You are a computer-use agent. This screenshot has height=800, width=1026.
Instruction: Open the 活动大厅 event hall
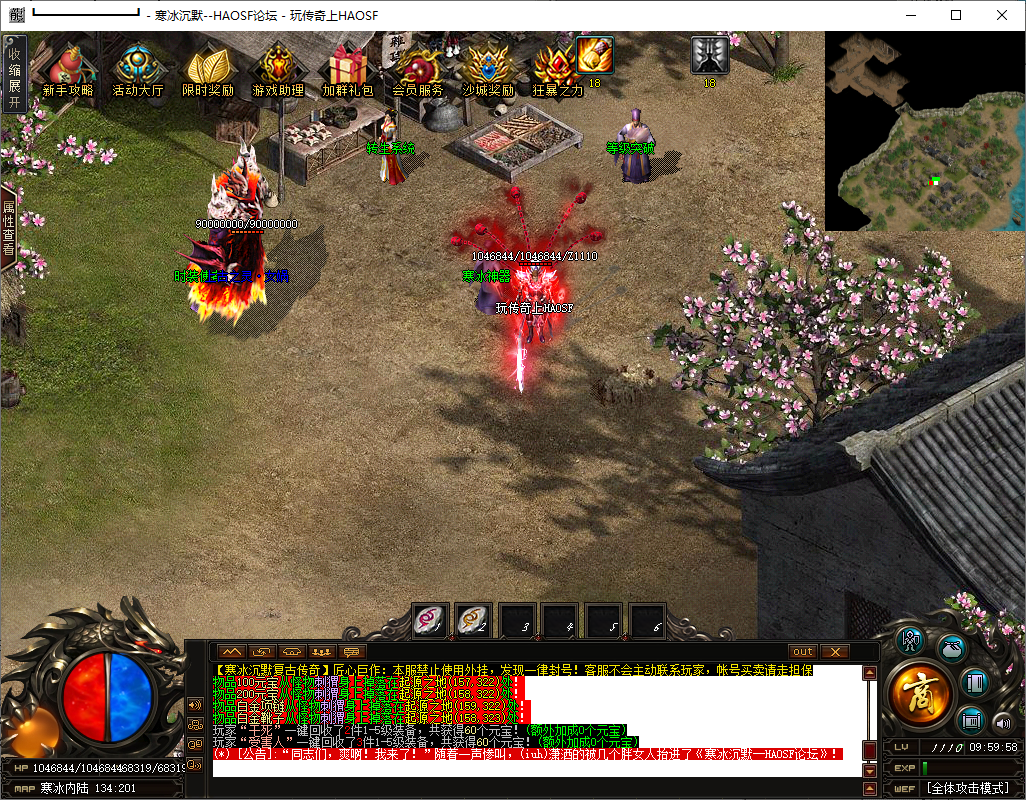(x=138, y=68)
